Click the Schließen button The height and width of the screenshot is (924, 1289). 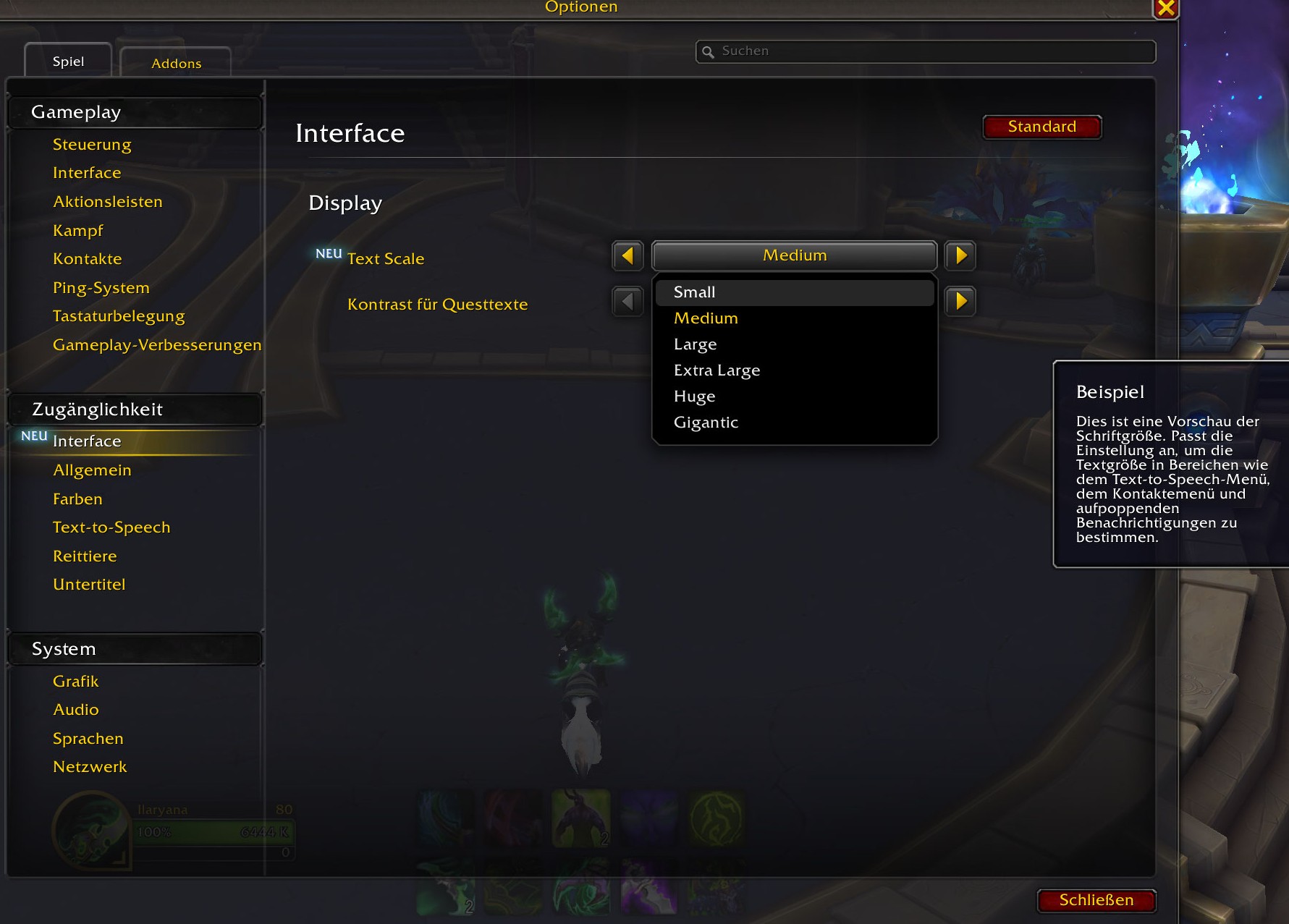tap(1096, 900)
